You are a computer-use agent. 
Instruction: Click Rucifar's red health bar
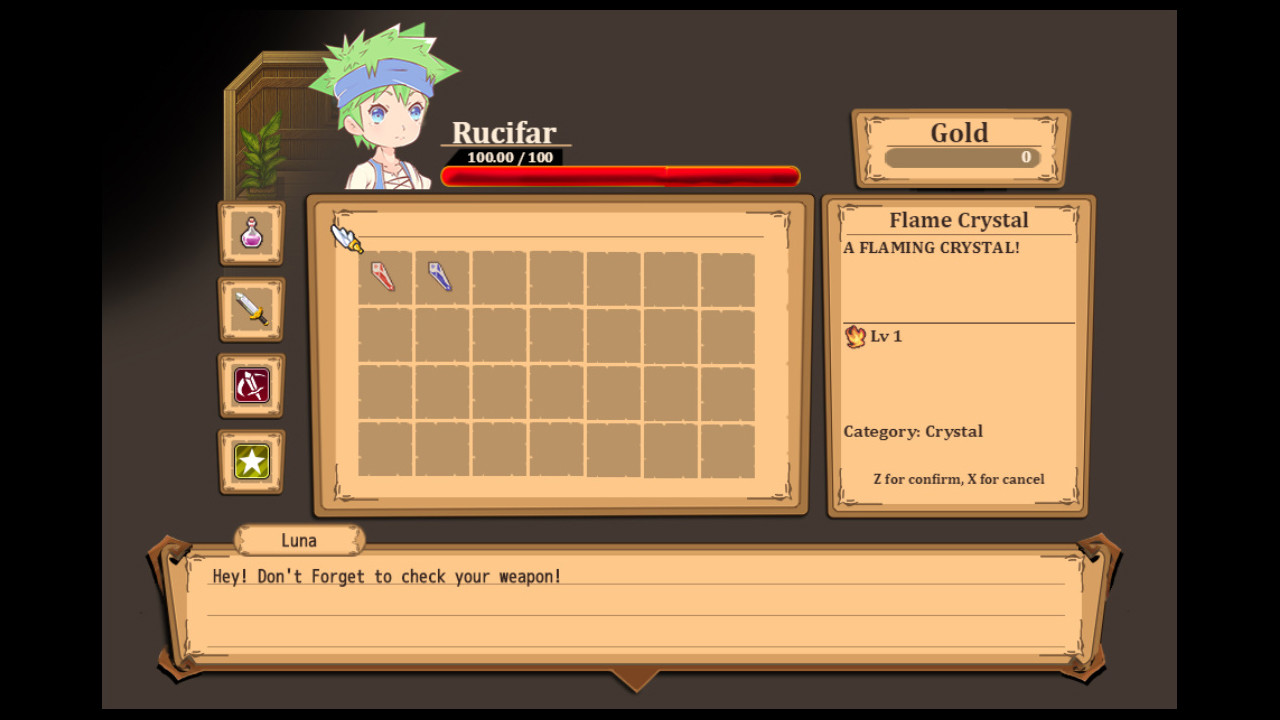pos(618,175)
